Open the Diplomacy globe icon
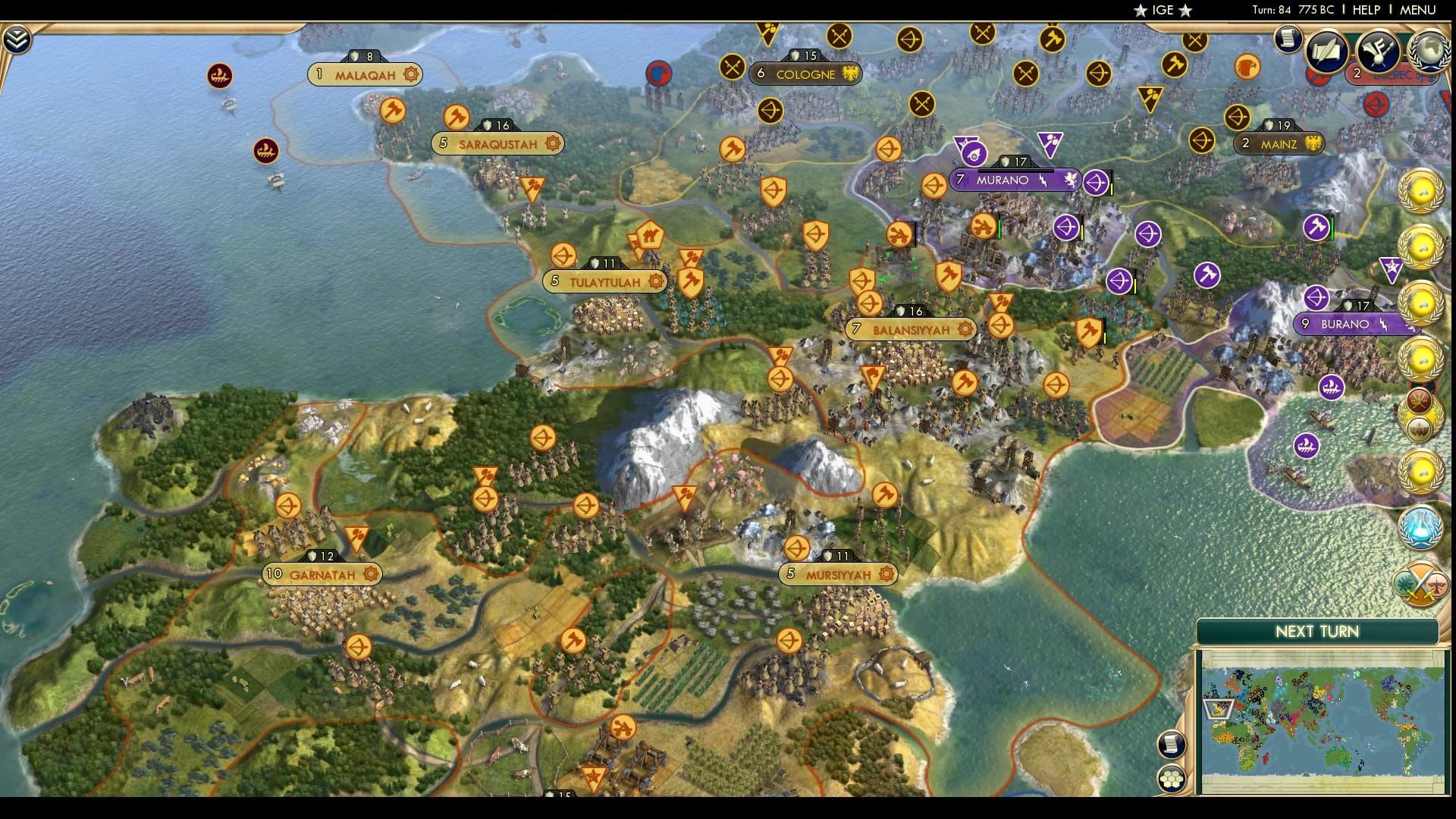This screenshot has width=1456, height=819. [x=1429, y=52]
